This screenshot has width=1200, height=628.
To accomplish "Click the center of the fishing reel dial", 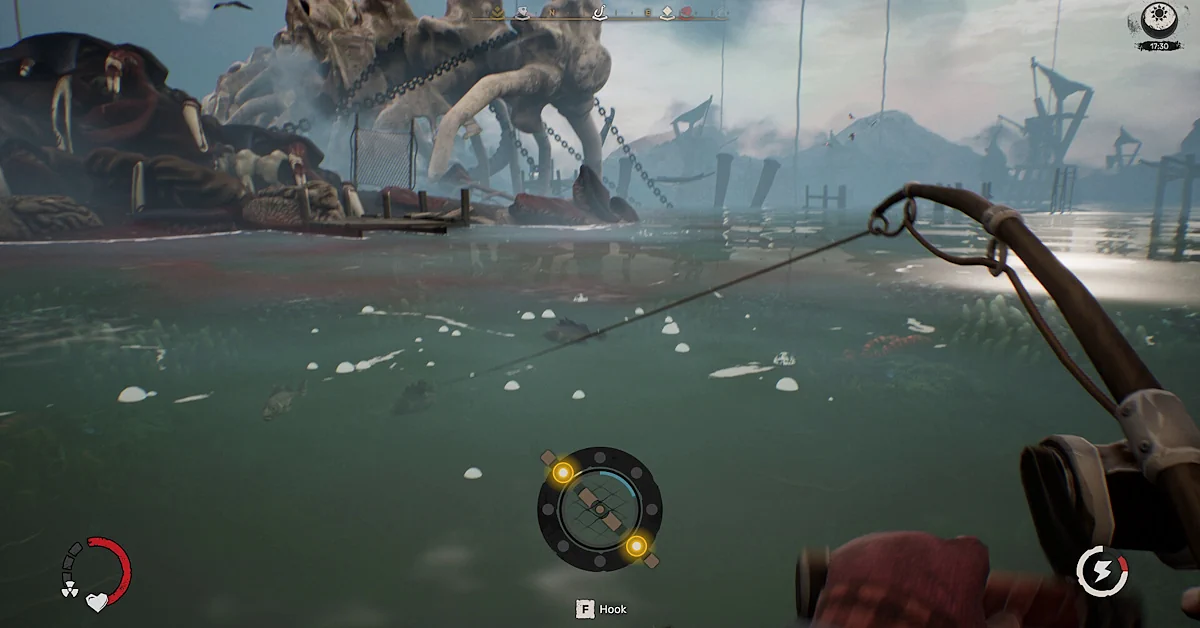I will tap(599, 509).
